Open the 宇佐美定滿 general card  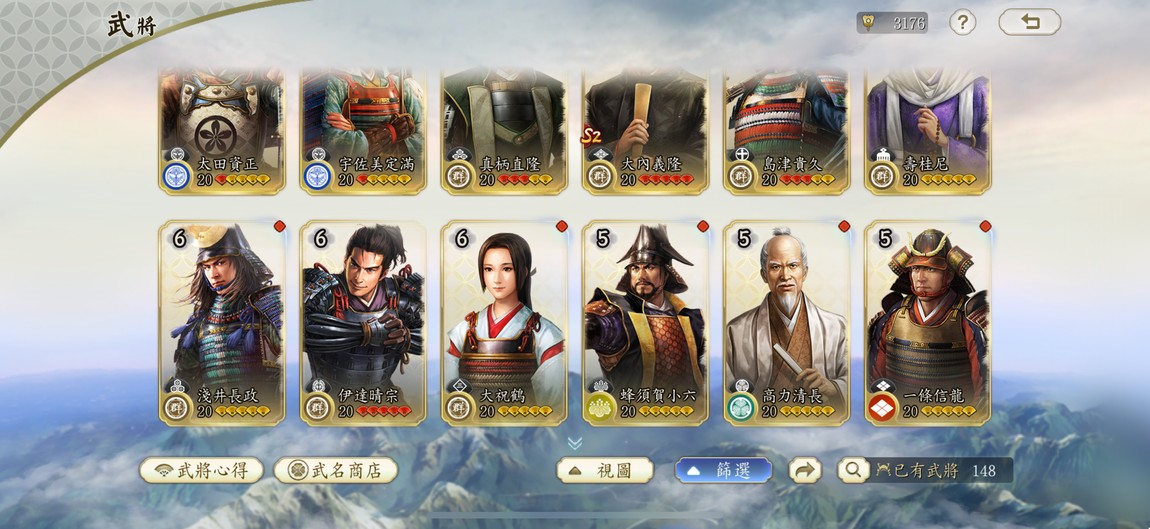(x=363, y=130)
